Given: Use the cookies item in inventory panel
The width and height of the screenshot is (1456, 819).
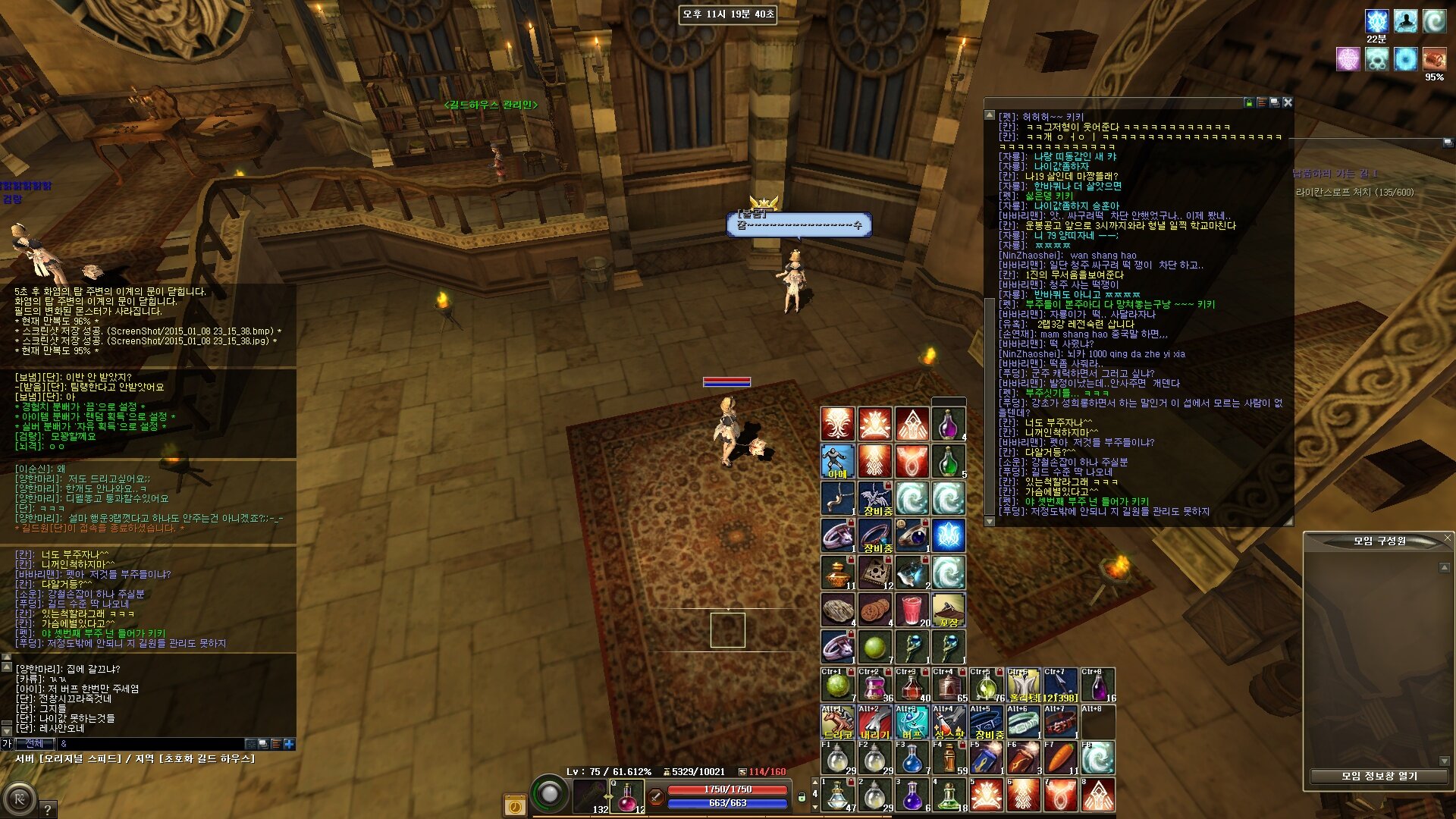Looking at the screenshot, I should [x=874, y=610].
